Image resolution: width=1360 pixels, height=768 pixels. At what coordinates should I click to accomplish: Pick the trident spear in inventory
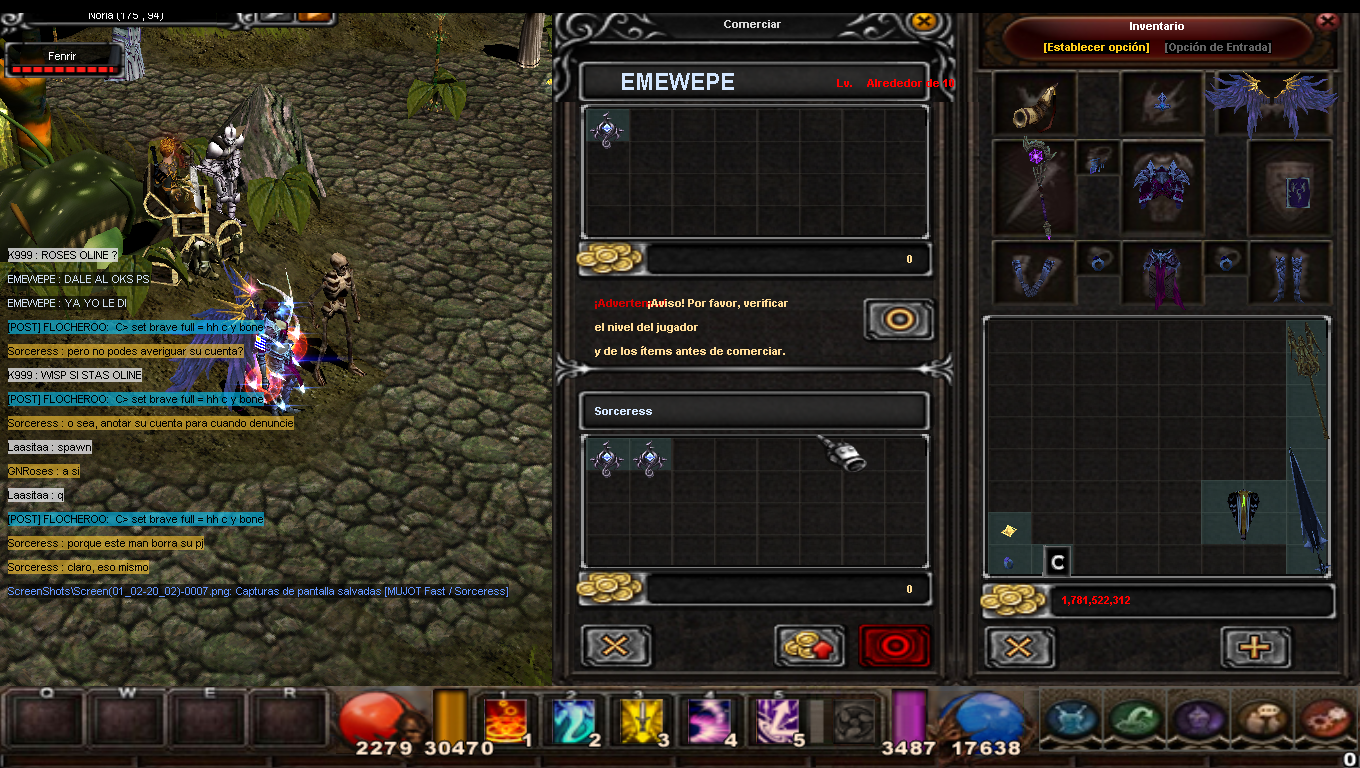click(x=1307, y=378)
